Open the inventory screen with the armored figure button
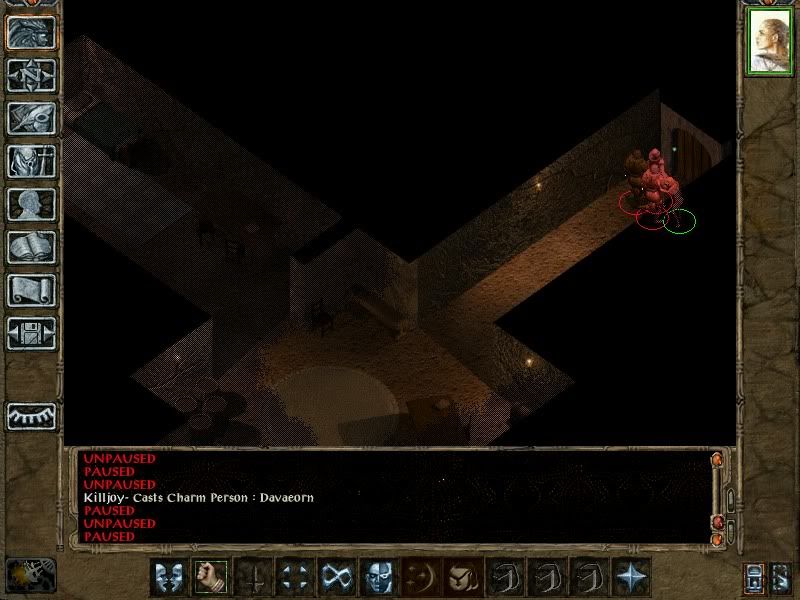Screen dimensions: 800x600 [x=31, y=161]
